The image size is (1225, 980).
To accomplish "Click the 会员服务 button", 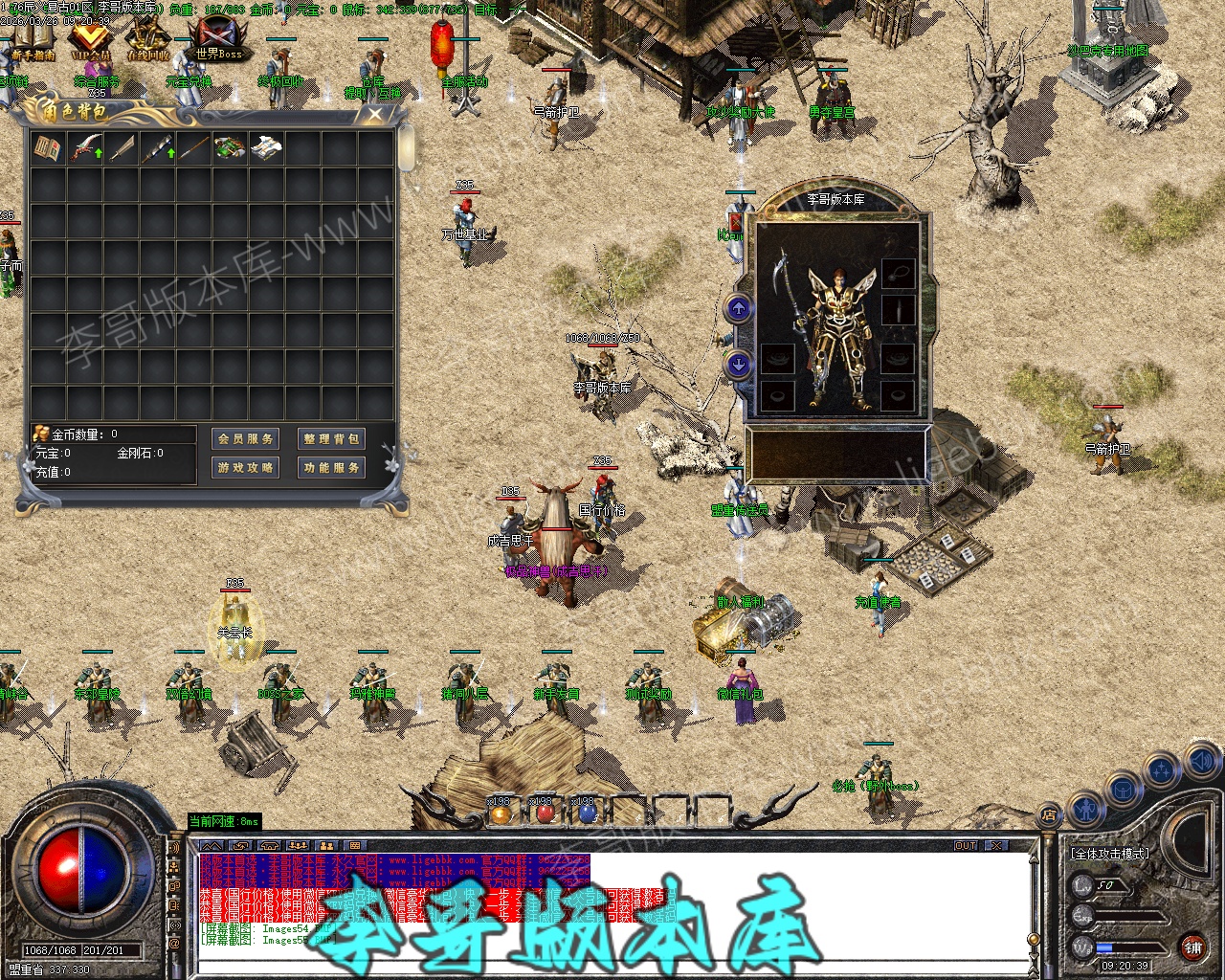I will (246, 439).
